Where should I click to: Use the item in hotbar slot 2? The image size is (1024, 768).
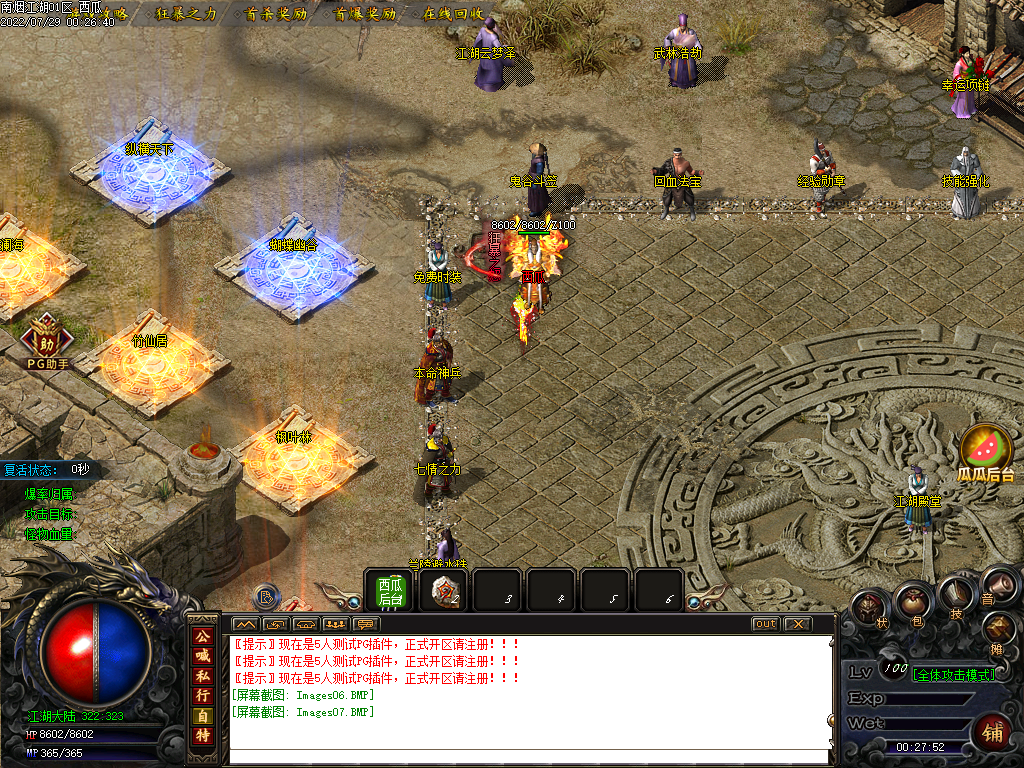pos(444,591)
